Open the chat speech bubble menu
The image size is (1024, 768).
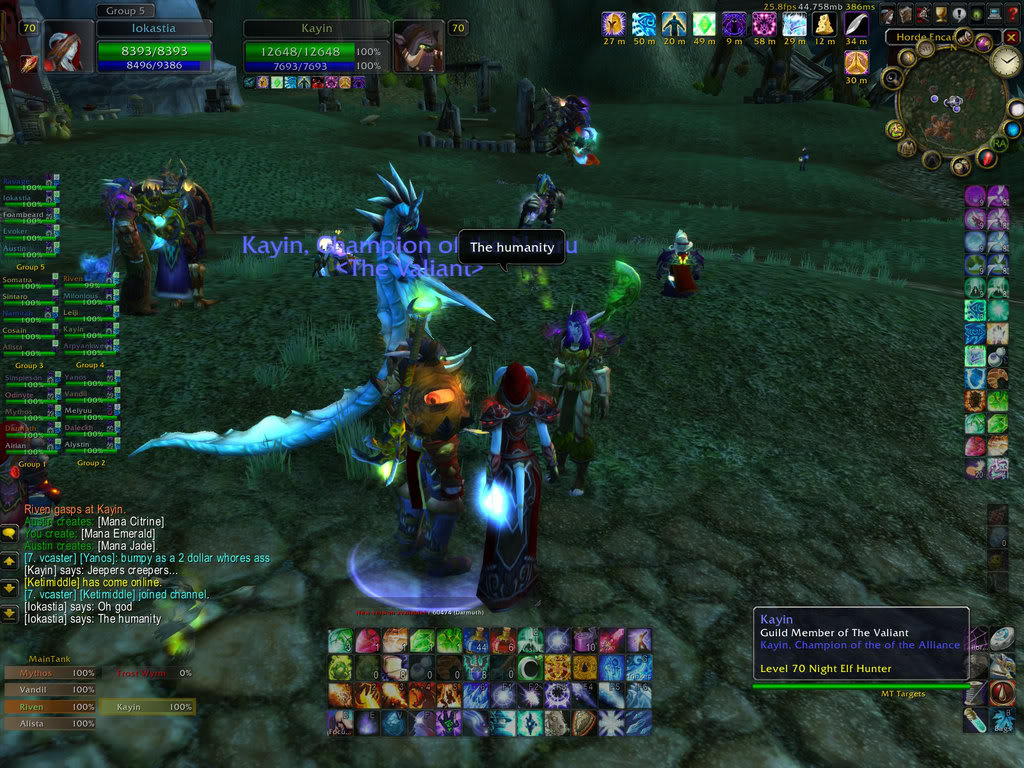click(x=9, y=534)
